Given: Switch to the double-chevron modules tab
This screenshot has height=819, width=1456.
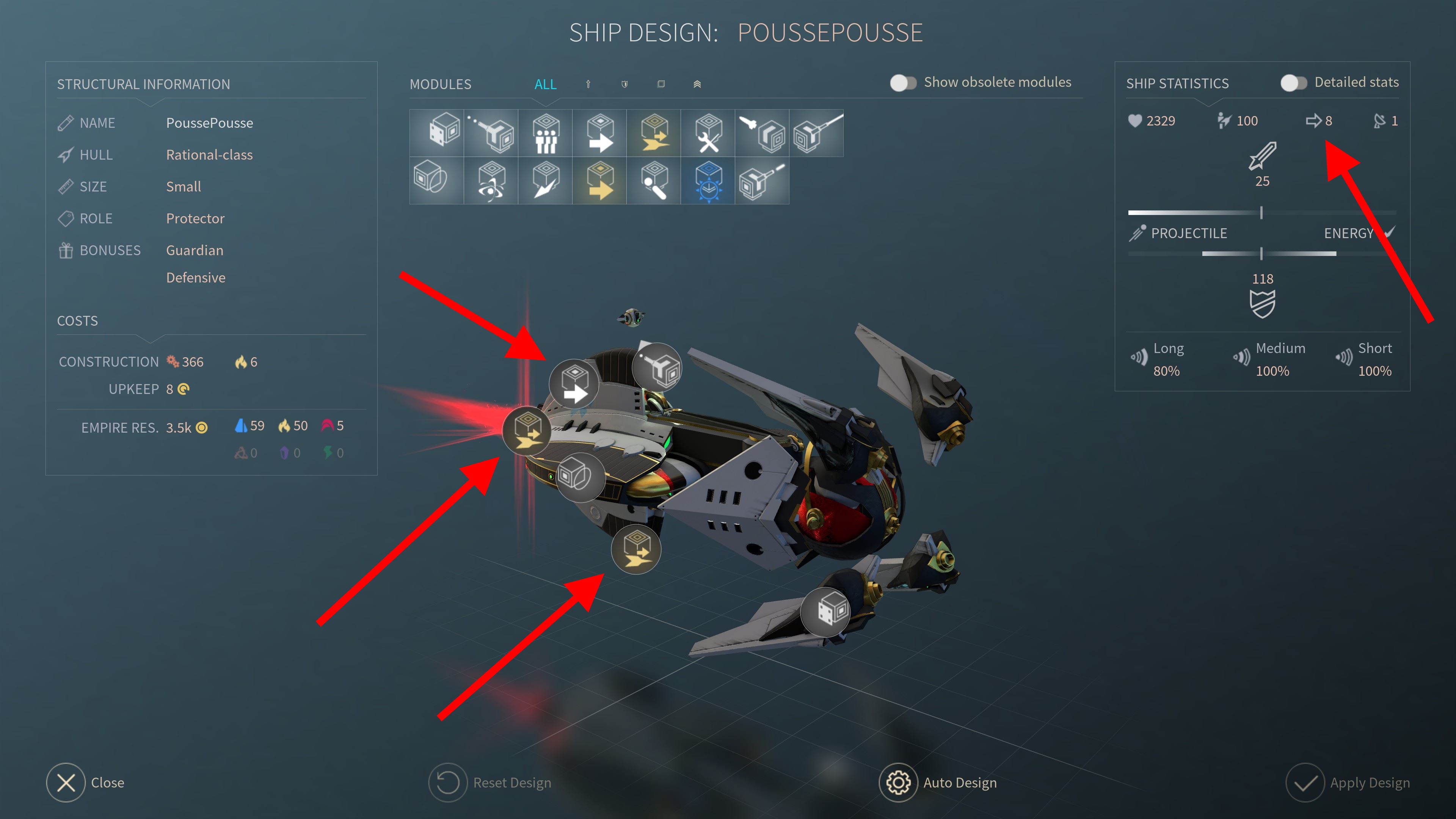Looking at the screenshot, I should pyautogui.click(x=697, y=84).
